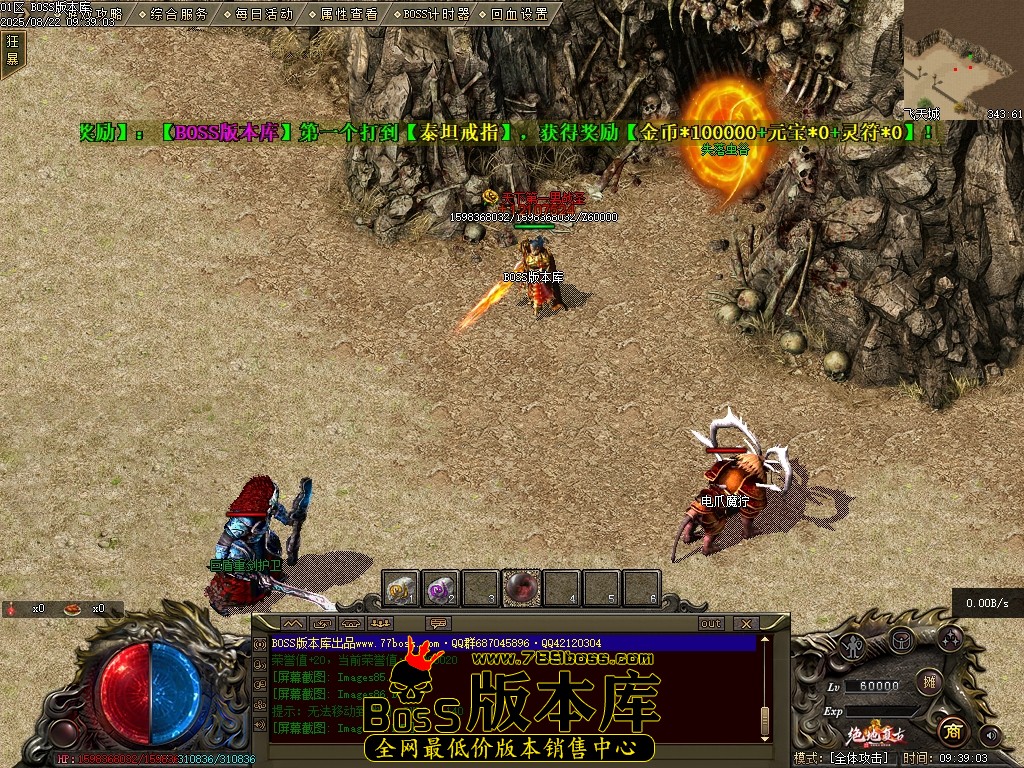Open the chat speech-bubble button
1024x768 pixels.
tap(439, 624)
